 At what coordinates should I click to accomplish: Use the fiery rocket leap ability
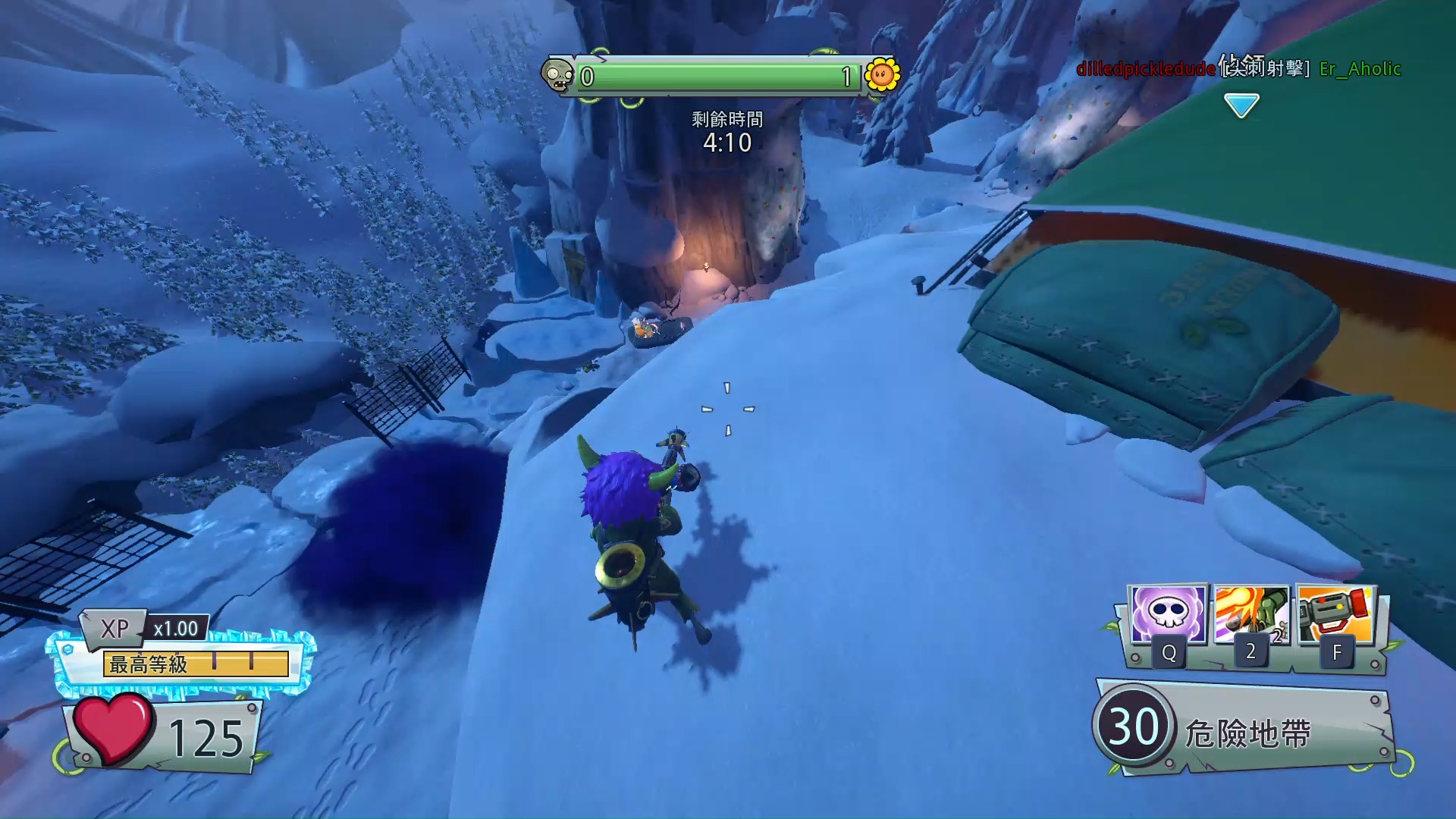pyautogui.click(x=1251, y=615)
